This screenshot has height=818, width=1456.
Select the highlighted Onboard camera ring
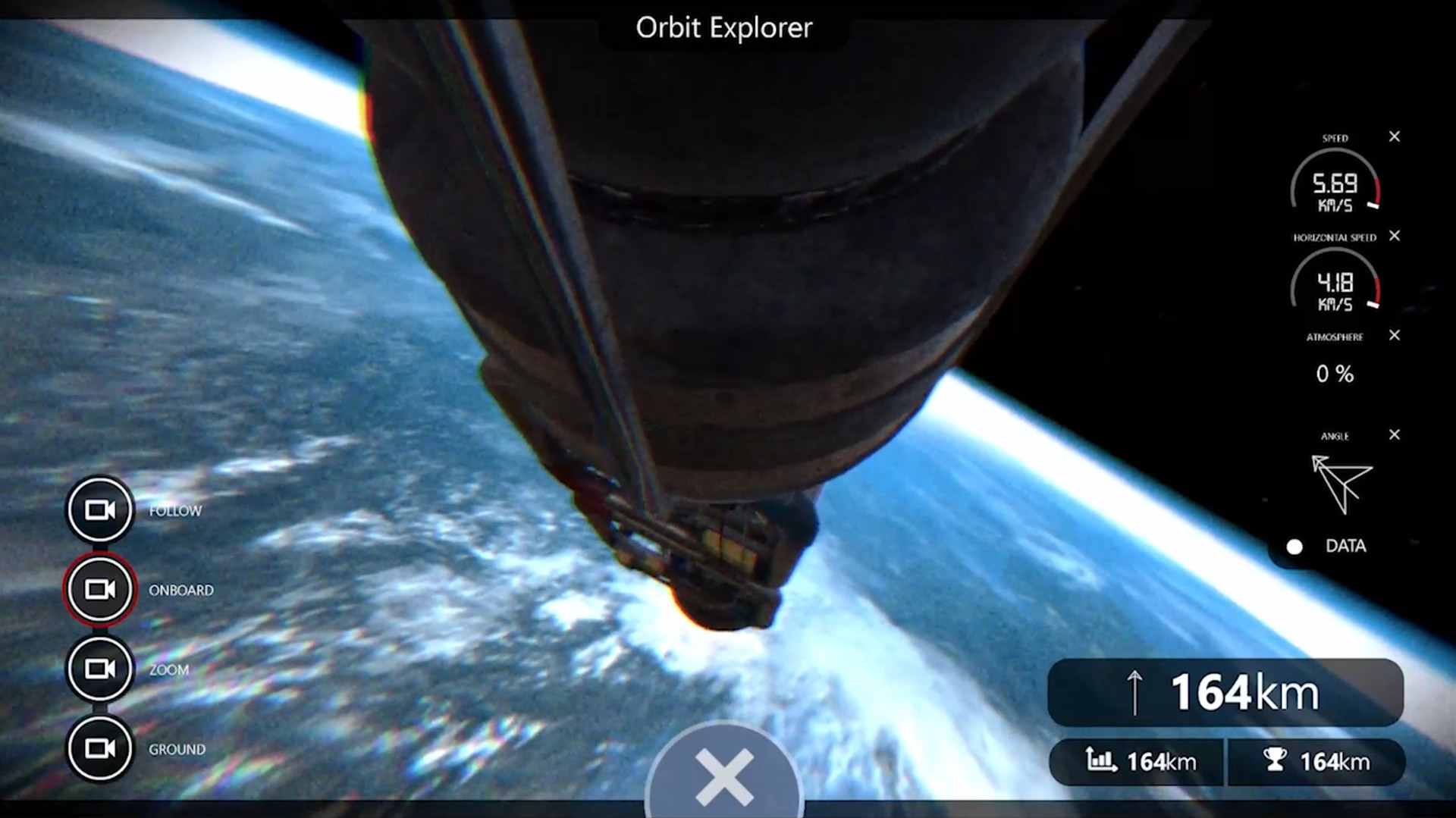(99, 589)
